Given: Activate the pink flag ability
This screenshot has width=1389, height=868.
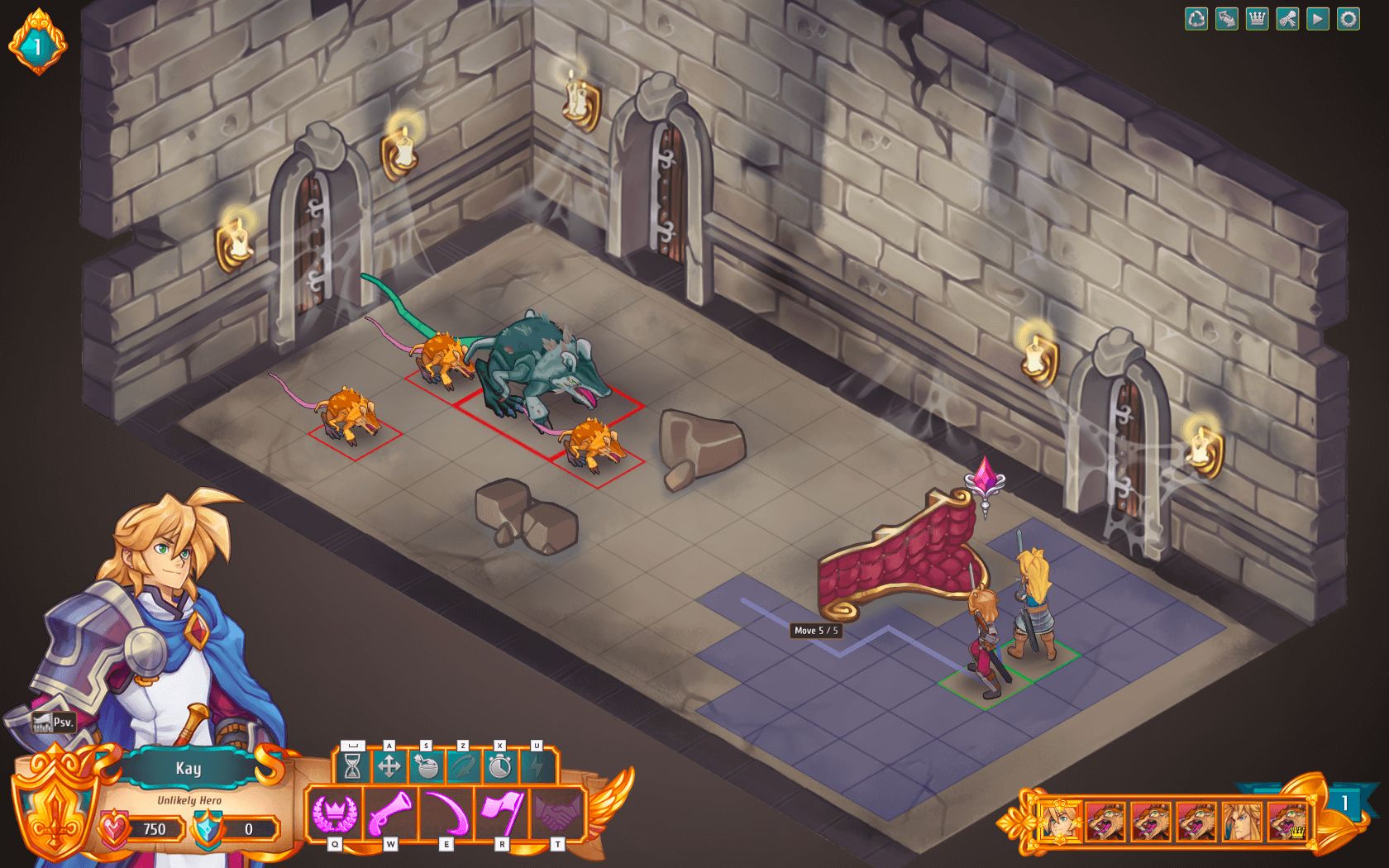Looking at the screenshot, I should tap(502, 813).
